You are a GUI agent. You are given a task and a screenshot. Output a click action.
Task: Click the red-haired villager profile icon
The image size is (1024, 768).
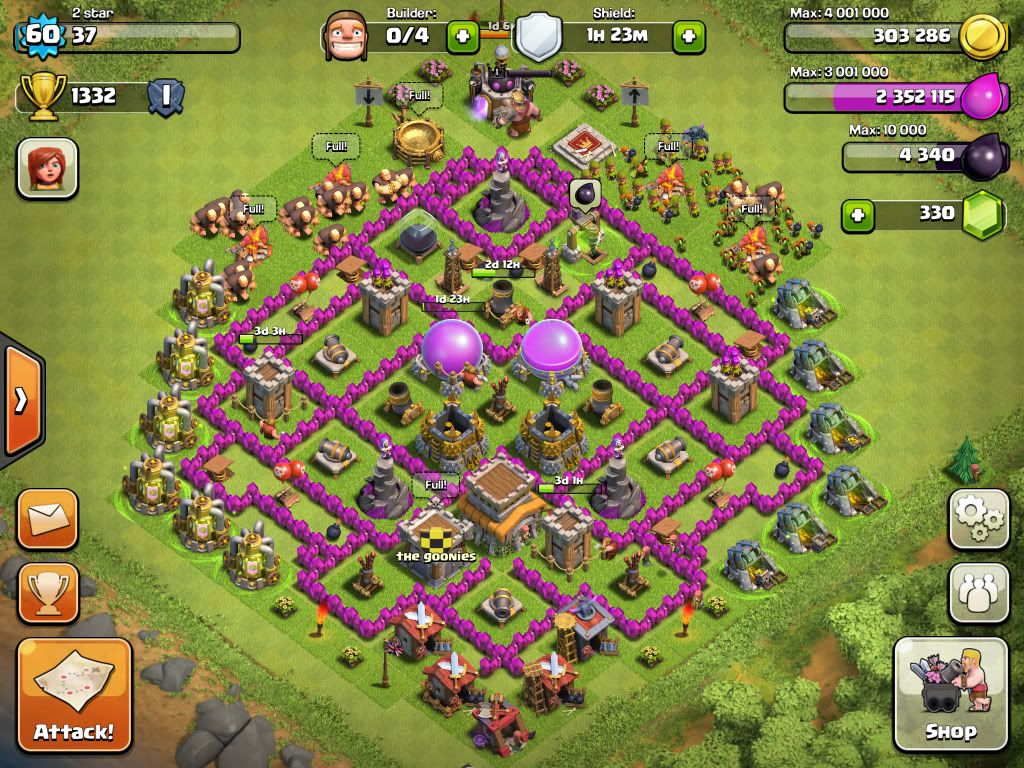(x=47, y=167)
